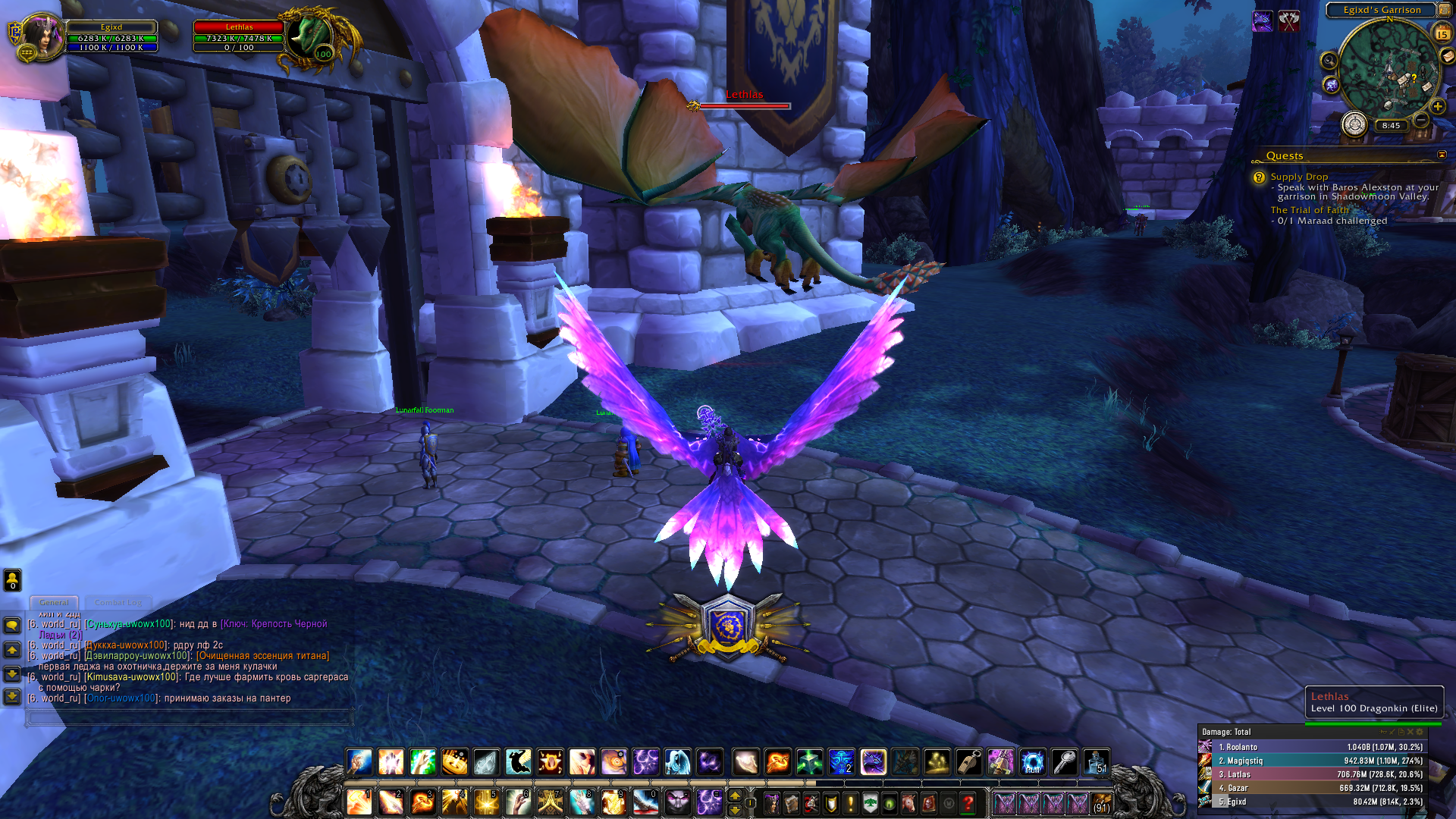Image resolution: width=1456 pixels, height=819 pixels.
Task: Open the backpack showing 91 free slots
Action: coord(1101,802)
